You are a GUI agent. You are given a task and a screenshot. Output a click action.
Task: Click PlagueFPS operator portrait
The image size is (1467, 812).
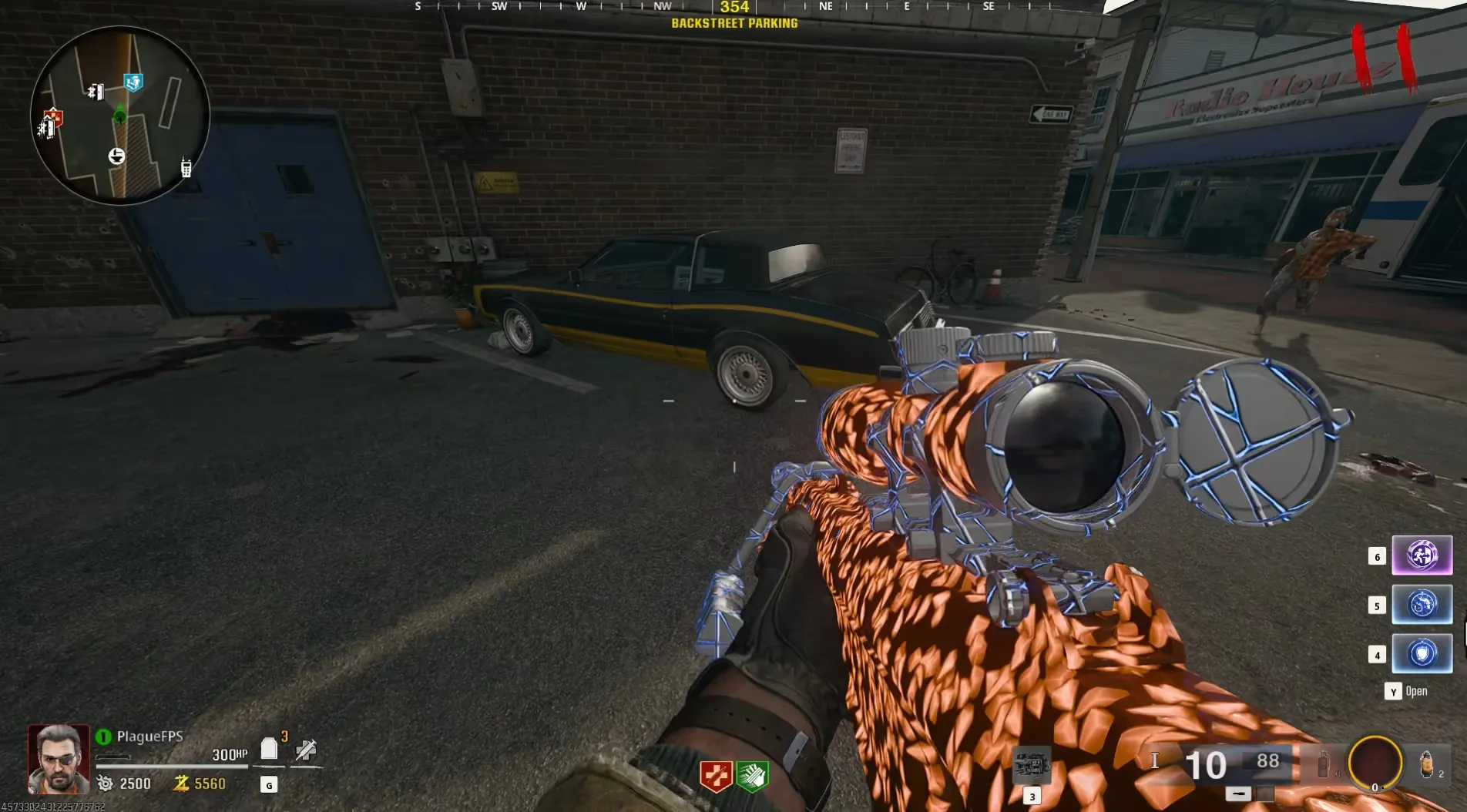(x=59, y=759)
